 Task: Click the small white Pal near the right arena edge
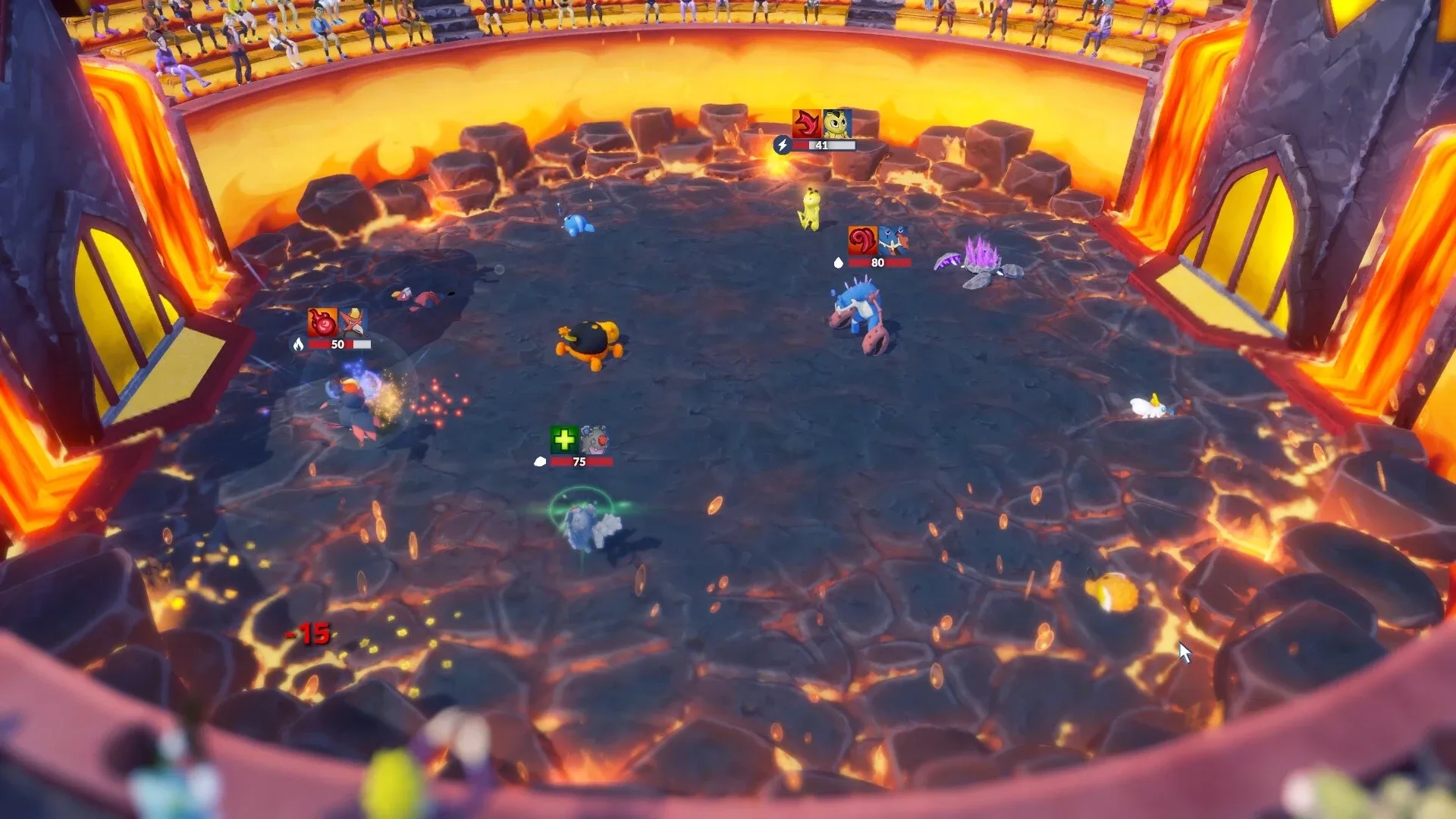click(x=1147, y=407)
